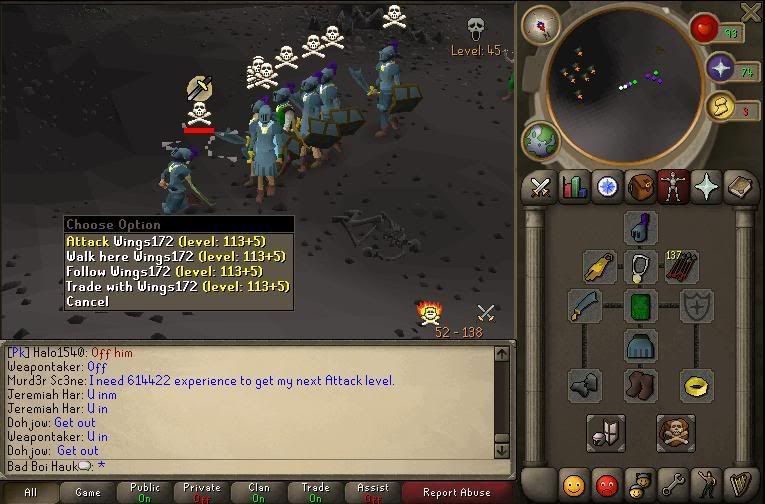Toggle the Private chat filter

202,492
